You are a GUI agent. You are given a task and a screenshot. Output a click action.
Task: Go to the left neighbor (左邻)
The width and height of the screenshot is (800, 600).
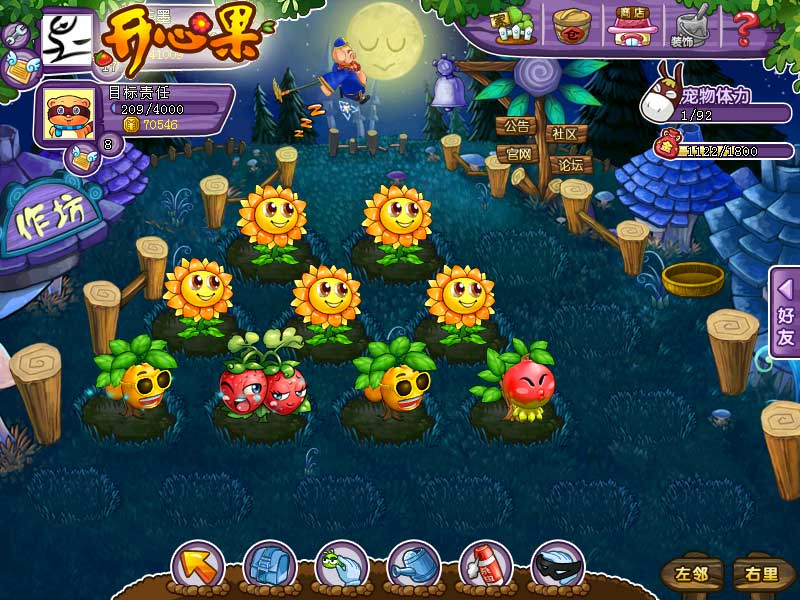pyautogui.click(x=691, y=574)
